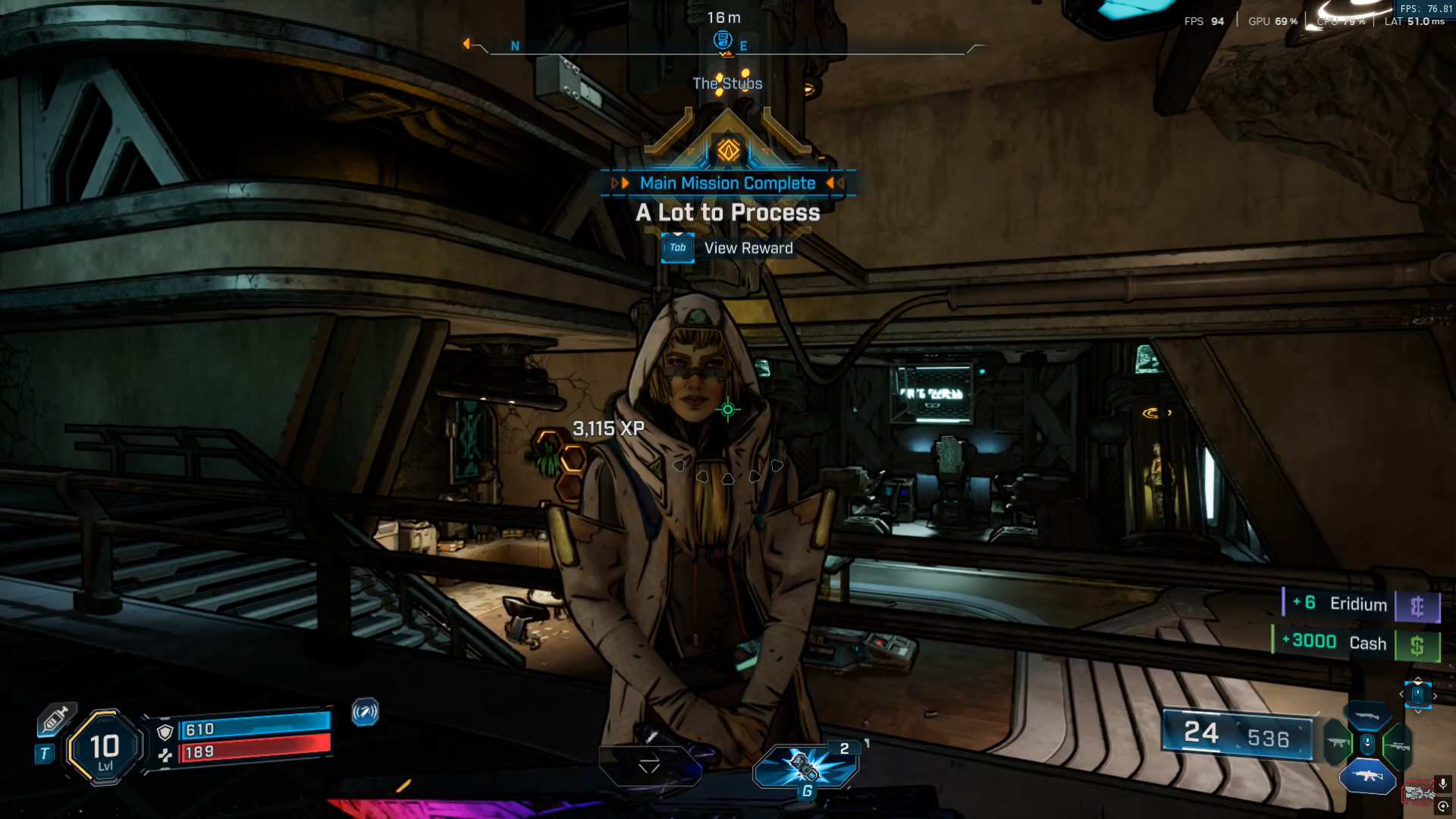Switch to the shotgun in top weapon slot
This screenshot has width=1456, height=819.
1367,716
